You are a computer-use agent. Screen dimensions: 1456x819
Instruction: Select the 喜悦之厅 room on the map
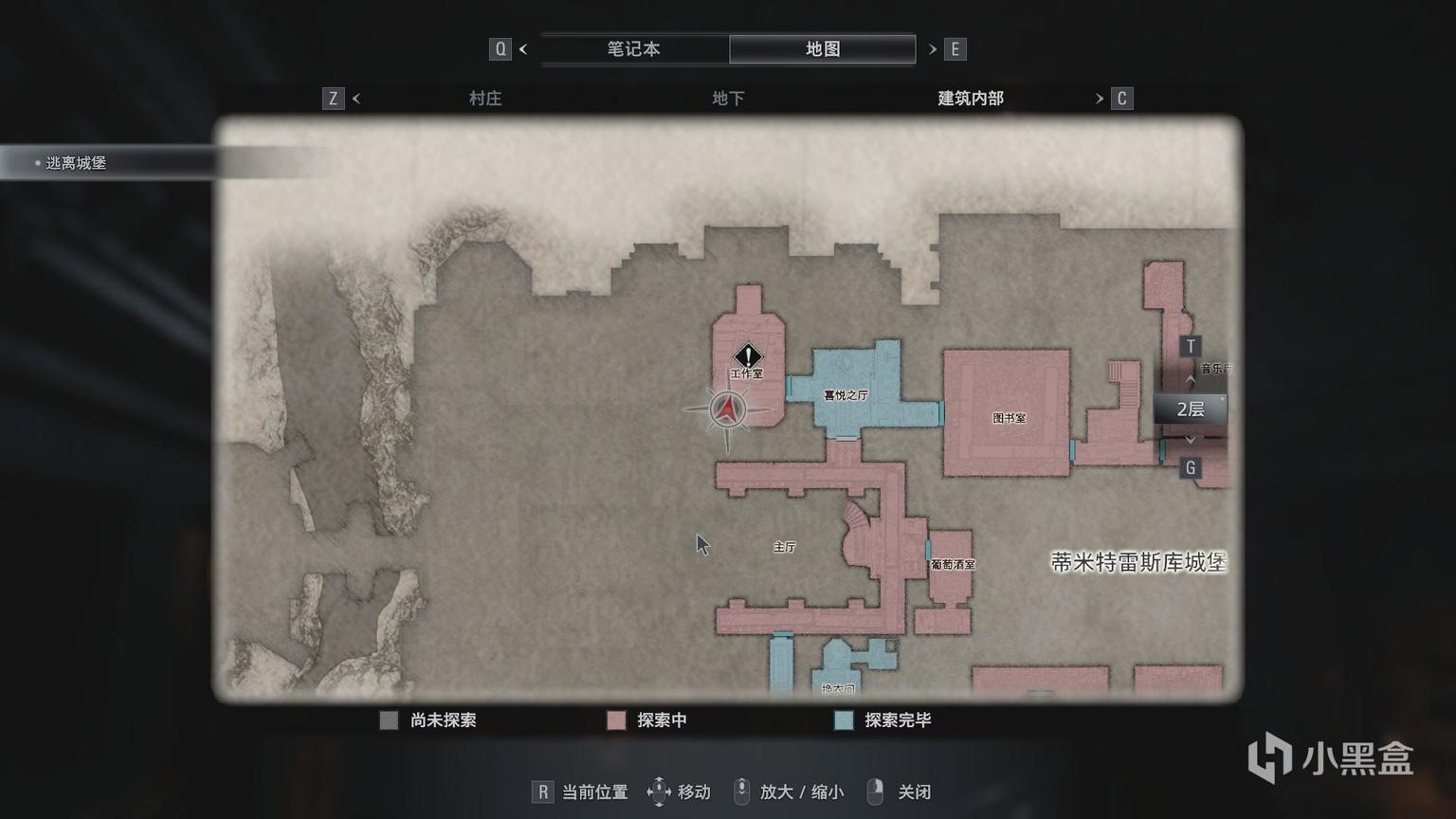(x=846, y=393)
